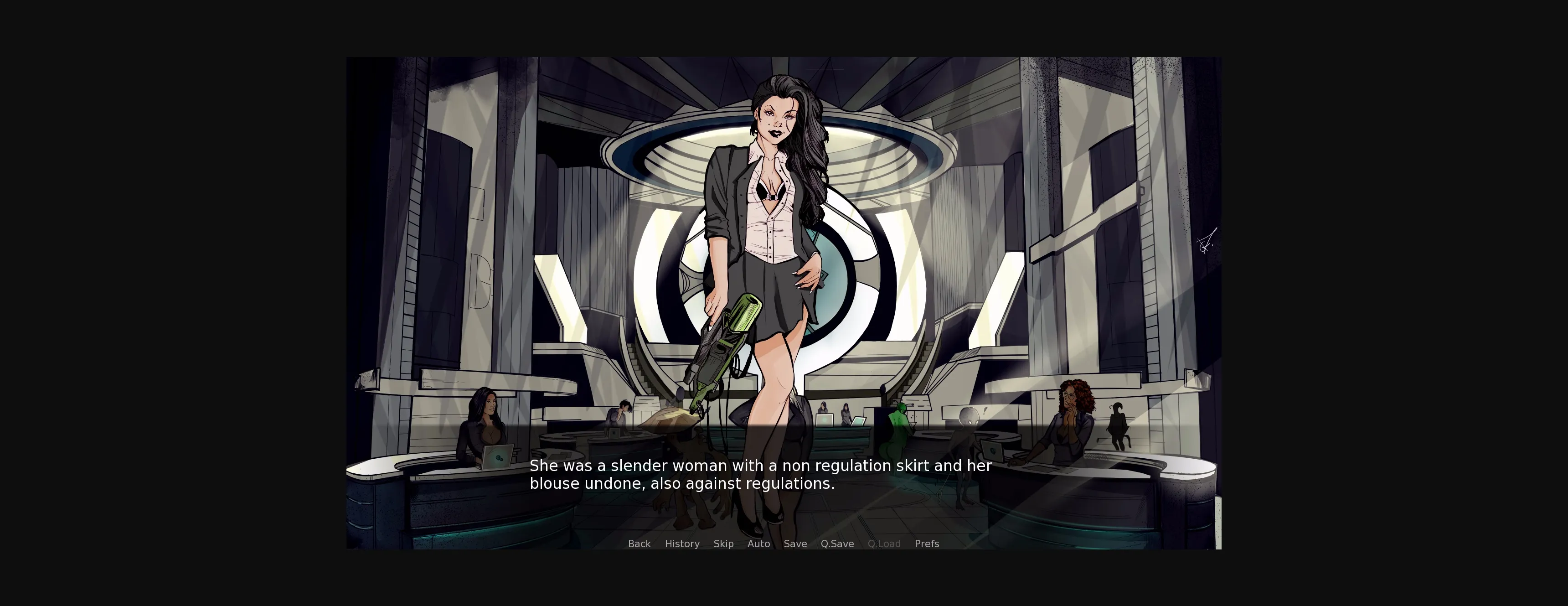Perform a quick save with "Q.Save"

click(x=837, y=544)
